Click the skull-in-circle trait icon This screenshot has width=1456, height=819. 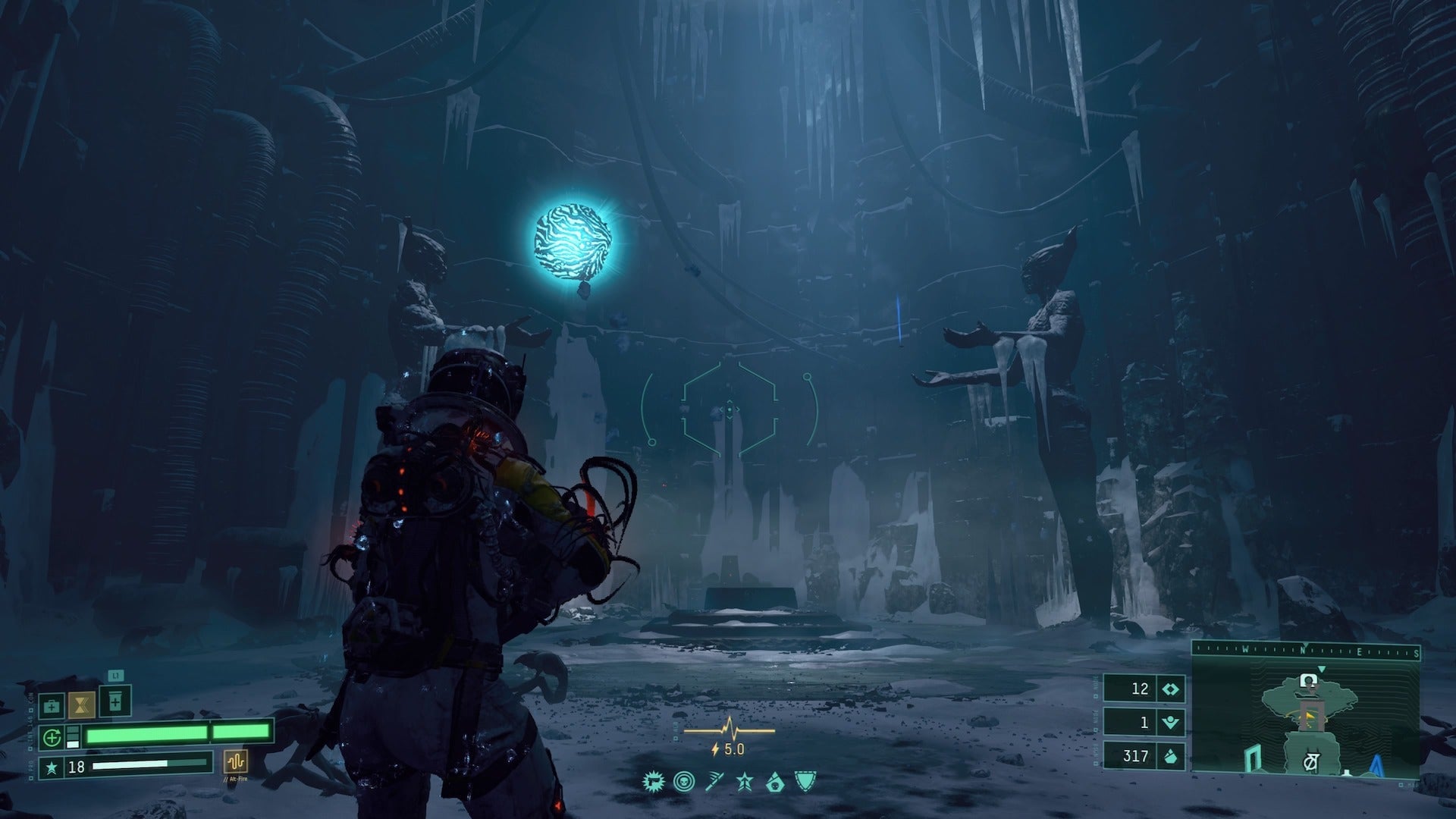684,782
